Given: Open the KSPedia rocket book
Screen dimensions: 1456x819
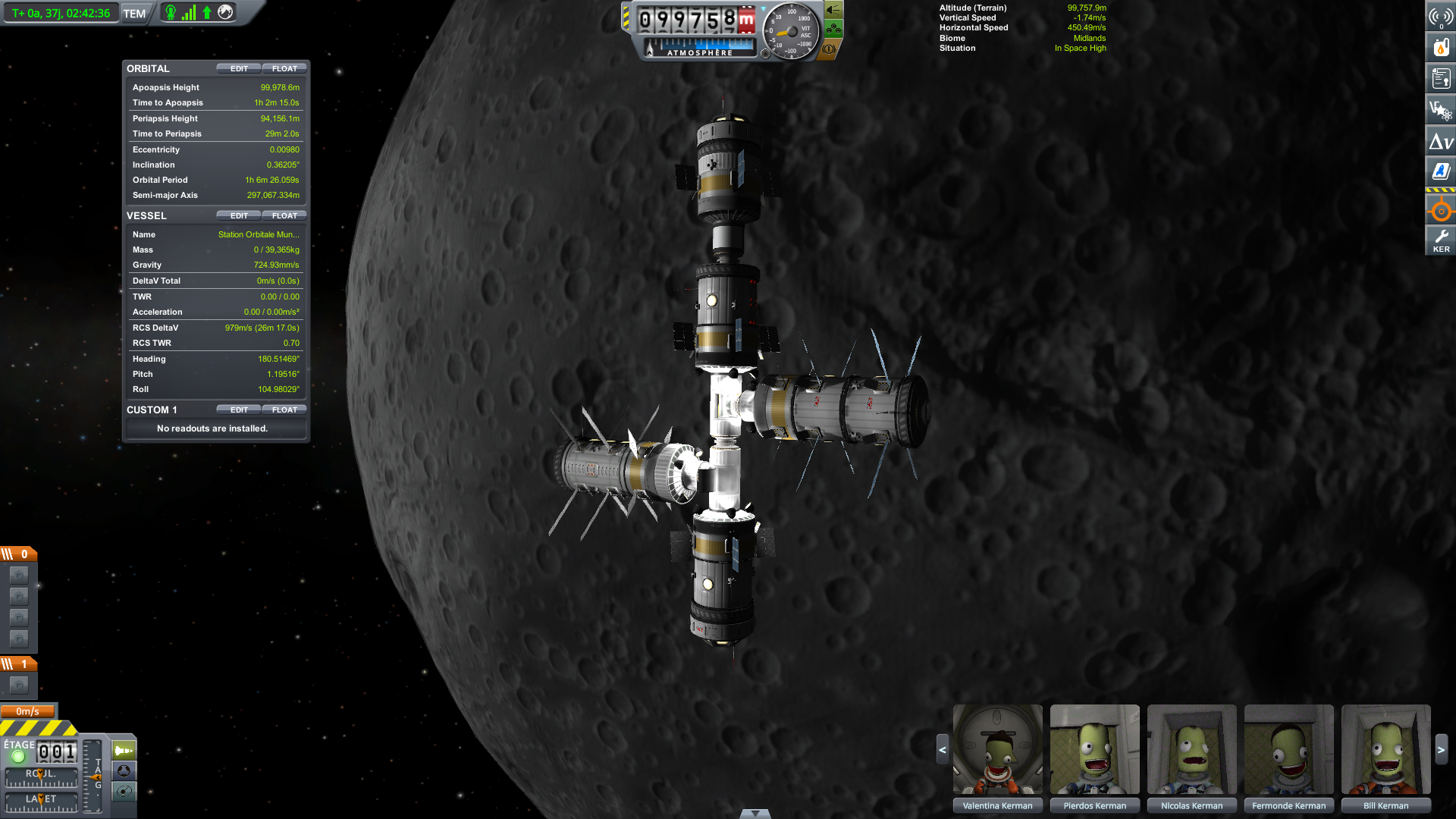Looking at the screenshot, I should tap(1441, 171).
